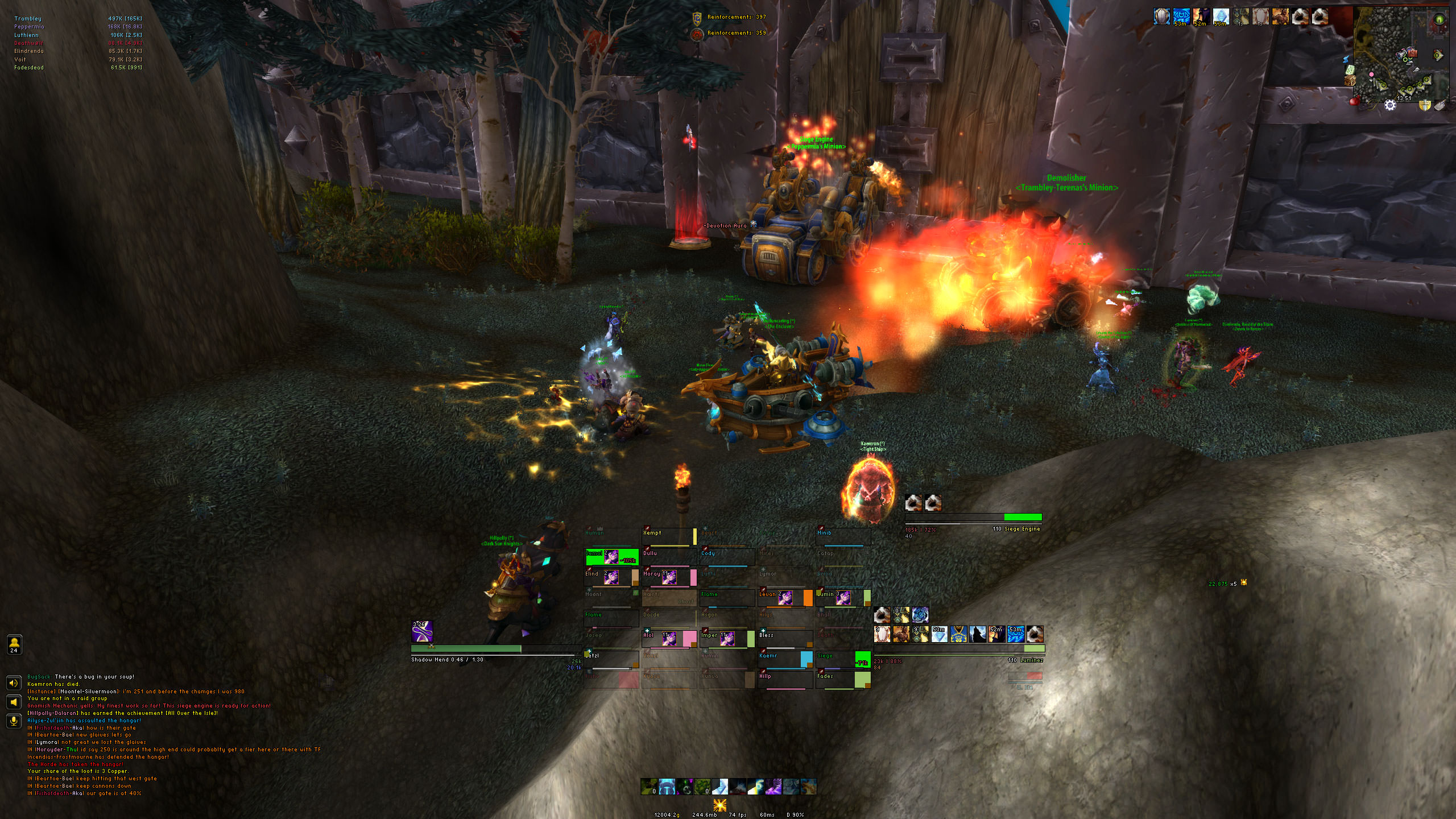Click the green eye tracking button

1440,20
